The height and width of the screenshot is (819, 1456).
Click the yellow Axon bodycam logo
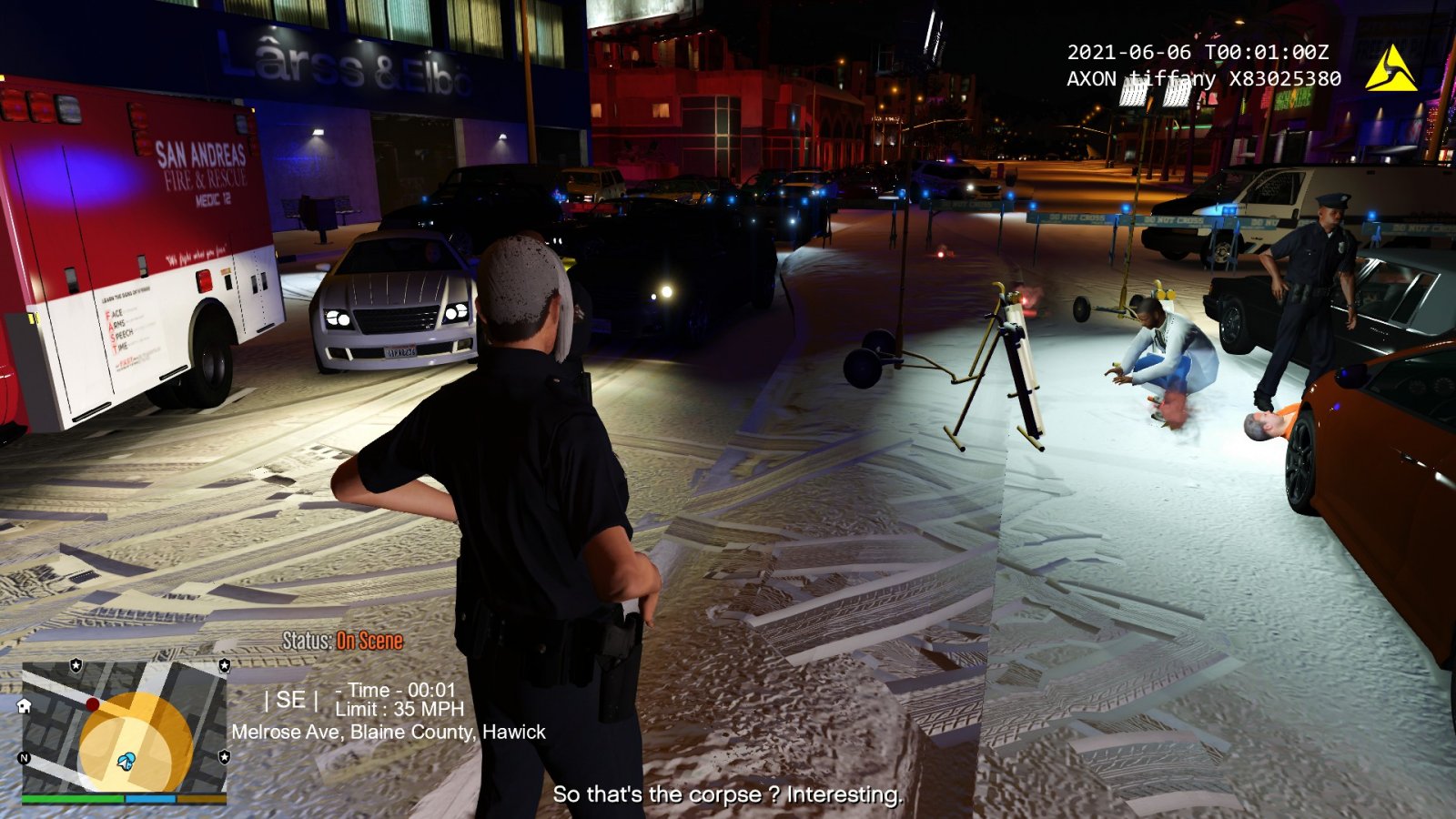pyautogui.click(x=1390, y=70)
